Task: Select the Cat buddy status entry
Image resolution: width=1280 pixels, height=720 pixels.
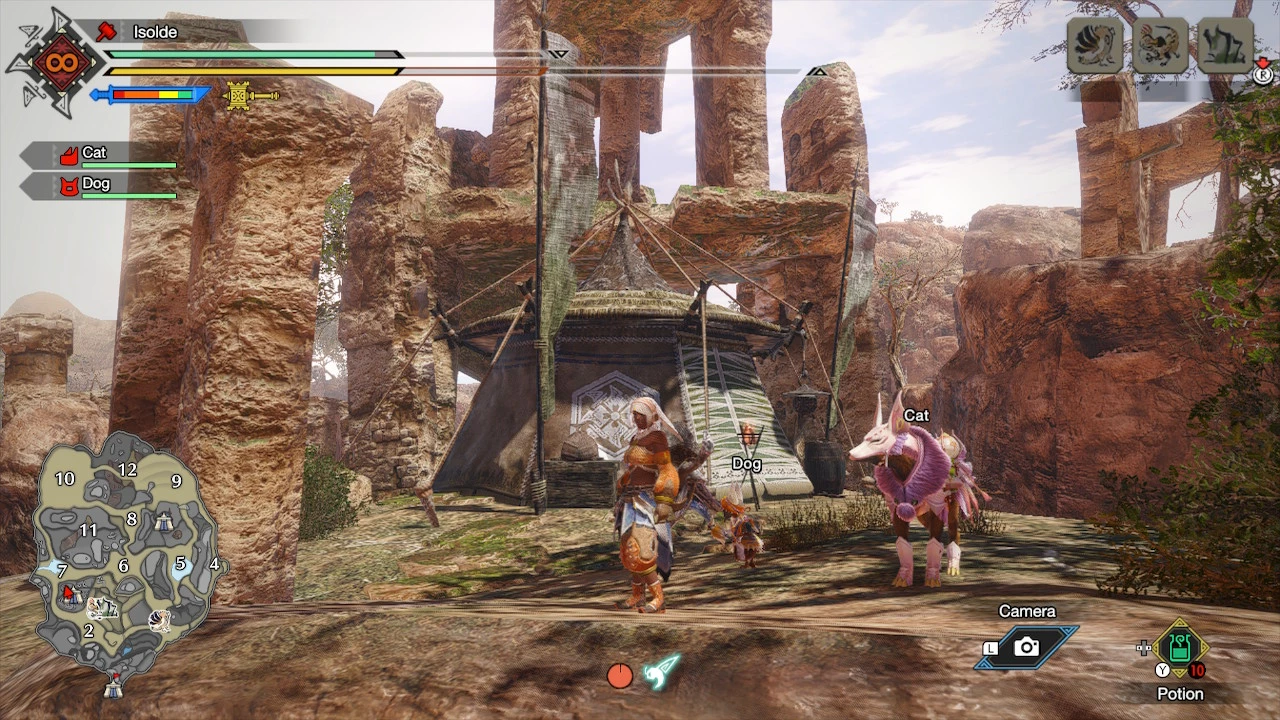Action: coord(100,155)
